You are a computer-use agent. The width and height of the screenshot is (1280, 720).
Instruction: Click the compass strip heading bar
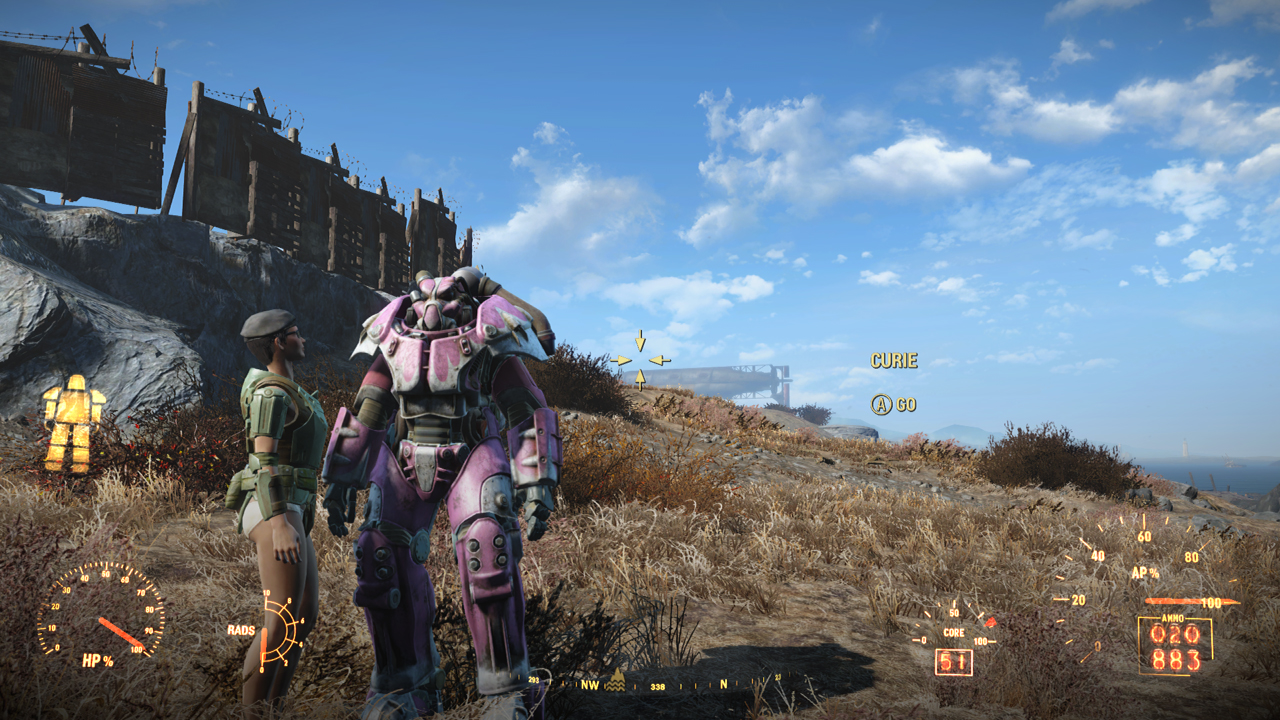point(658,685)
